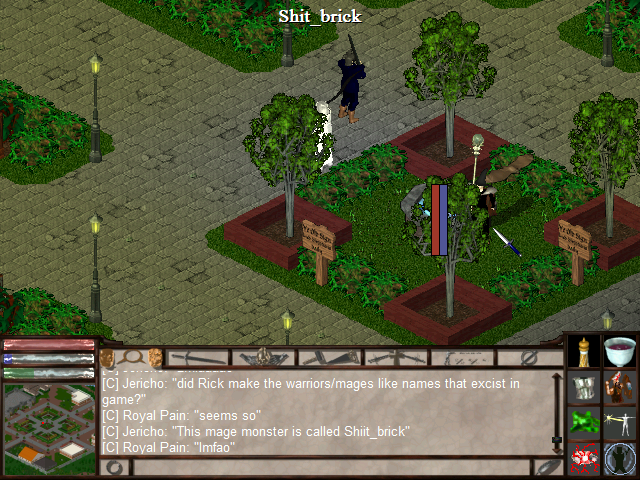Use the bowl of purple liquid

point(621,351)
